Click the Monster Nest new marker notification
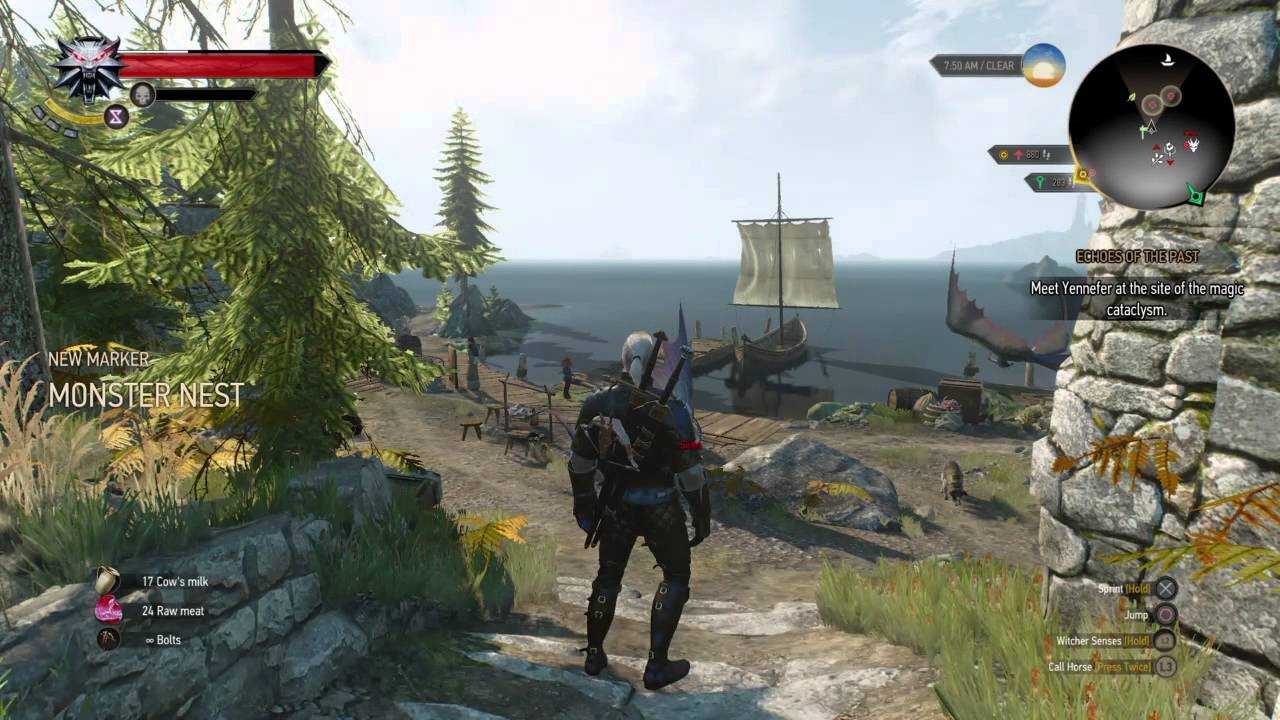Image resolution: width=1280 pixels, height=720 pixels. (146, 395)
